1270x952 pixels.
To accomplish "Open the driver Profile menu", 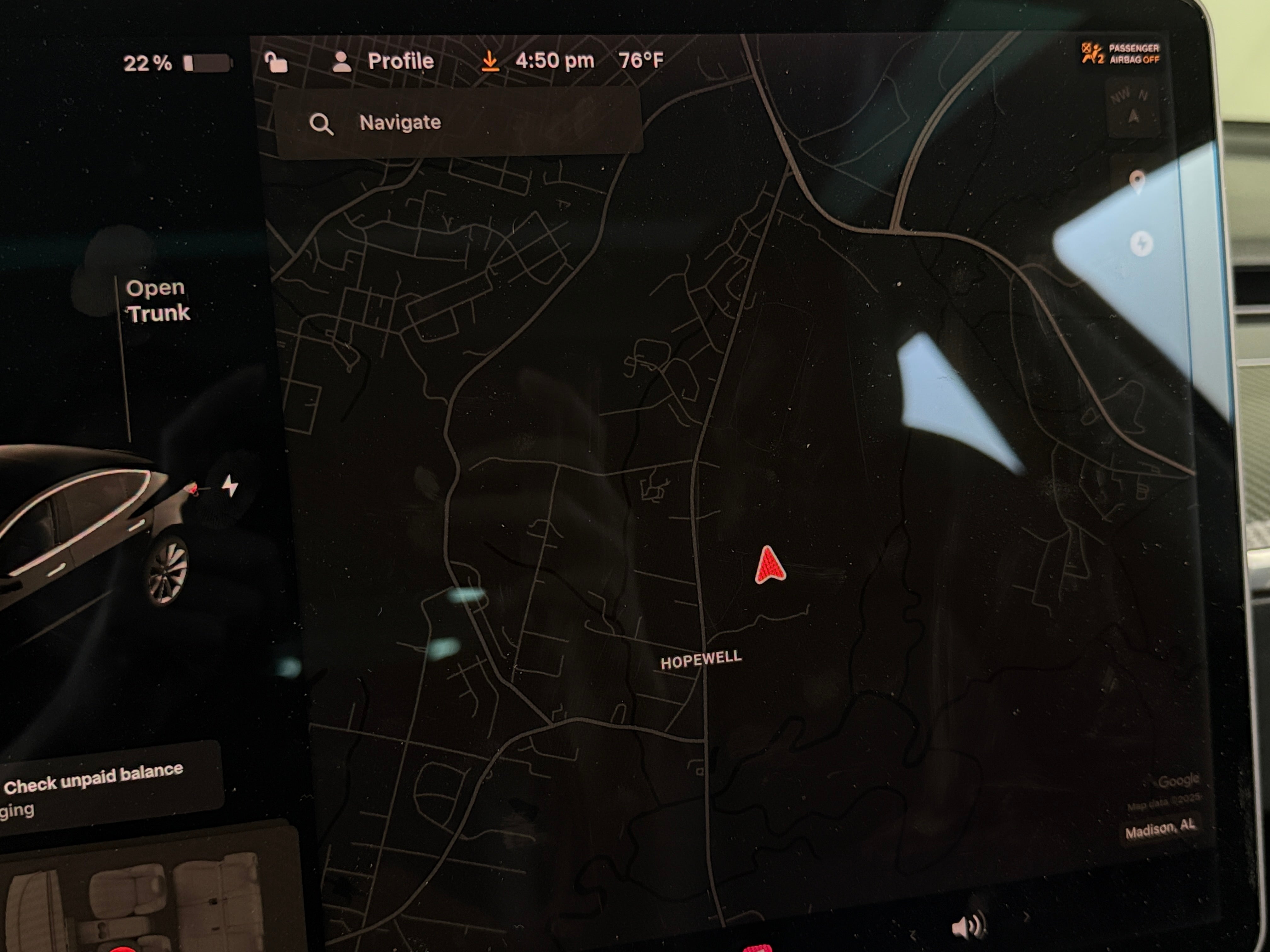I will tap(384, 61).
